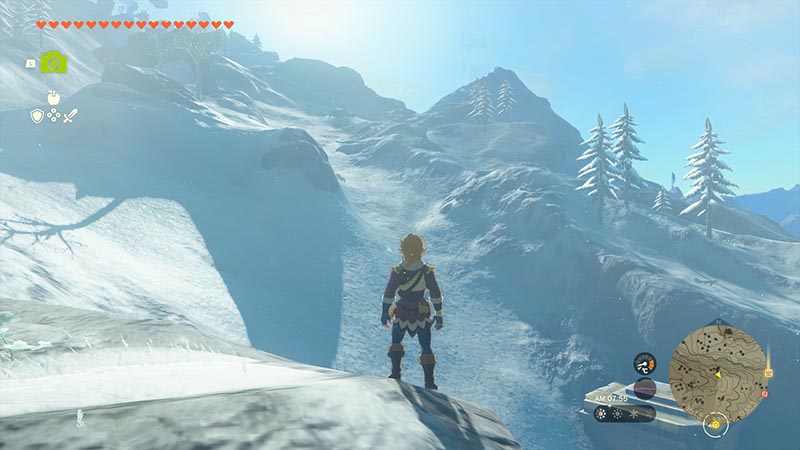The image size is (800, 450).
Task: Select the green camera ability icon
Action: (53, 62)
